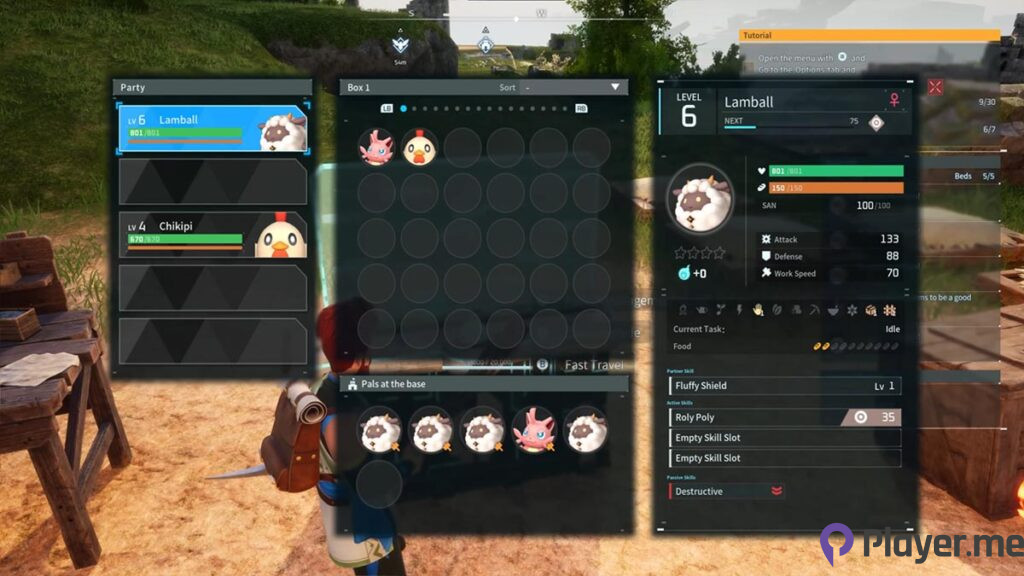1024x576 pixels.
Task: Close the Palbox with the red X
Action: [935, 87]
